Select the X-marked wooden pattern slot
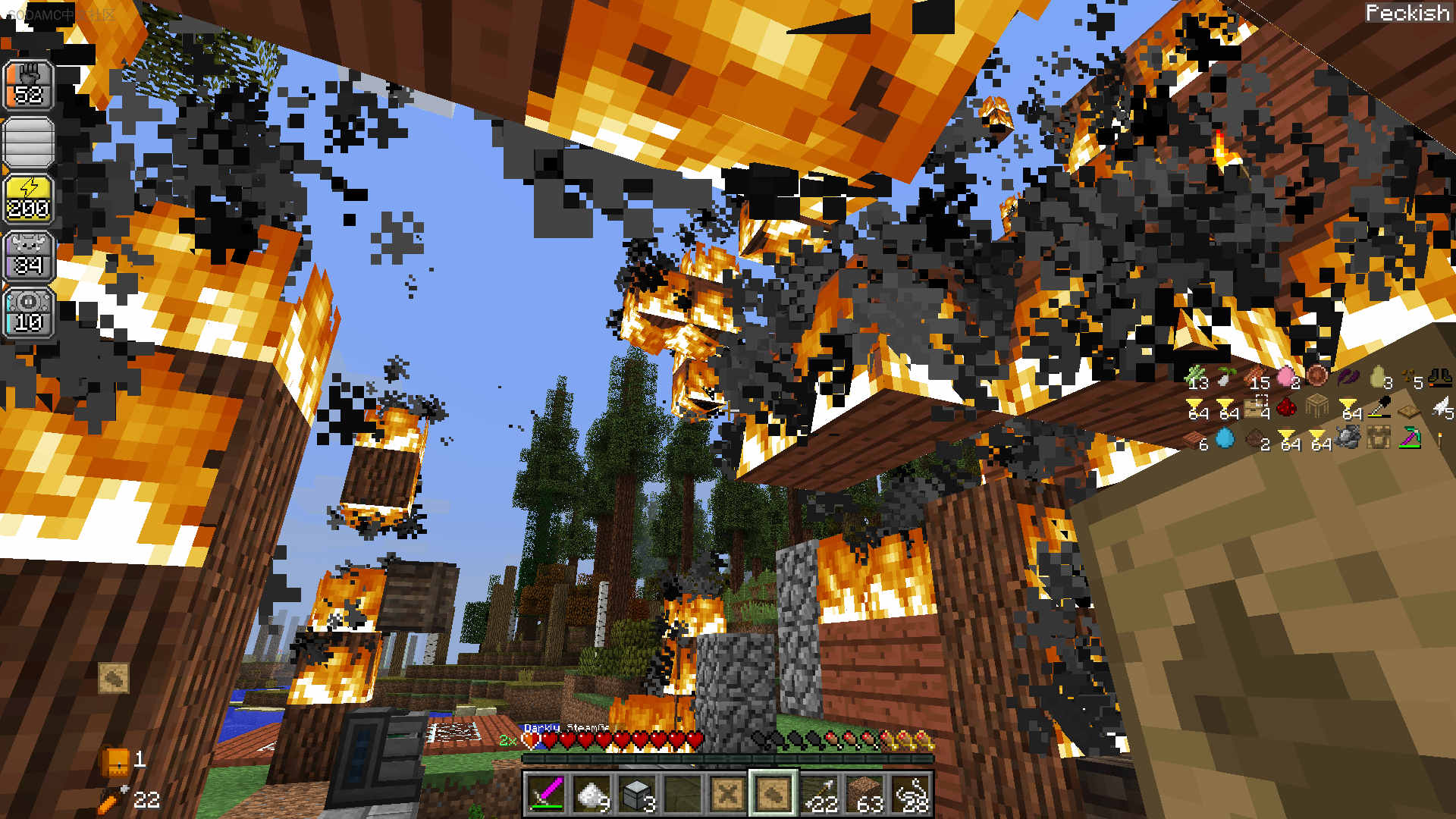This screenshot has height=819, width=1456. pyautogui.click(x=727, y=793)
